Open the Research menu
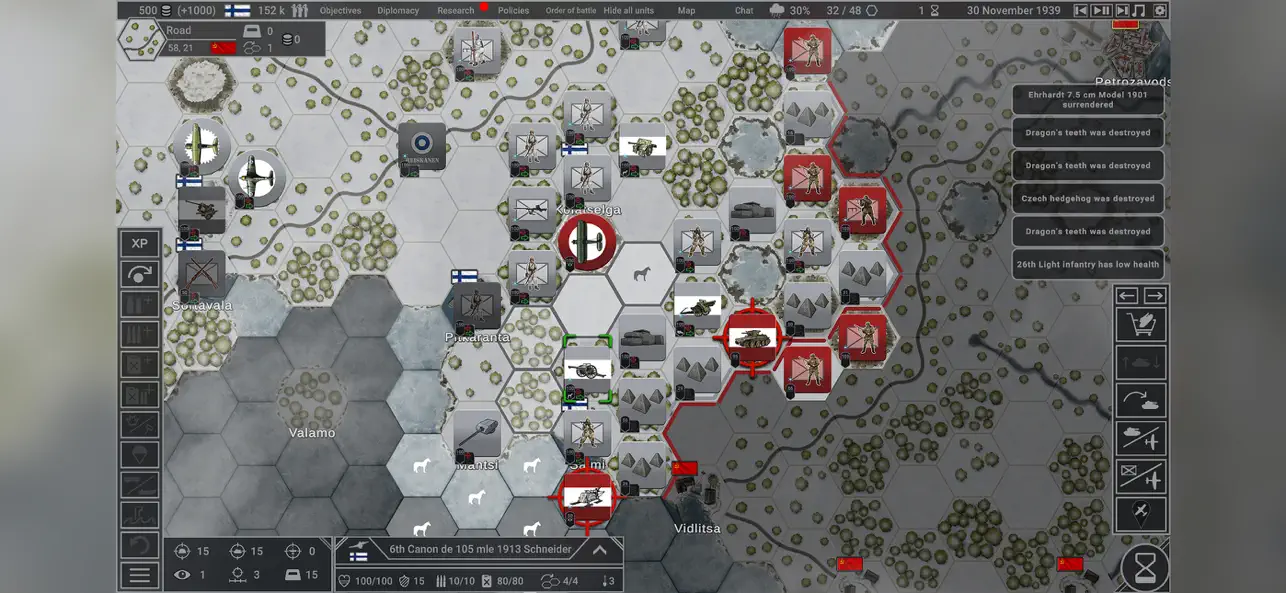 (455, 11)
